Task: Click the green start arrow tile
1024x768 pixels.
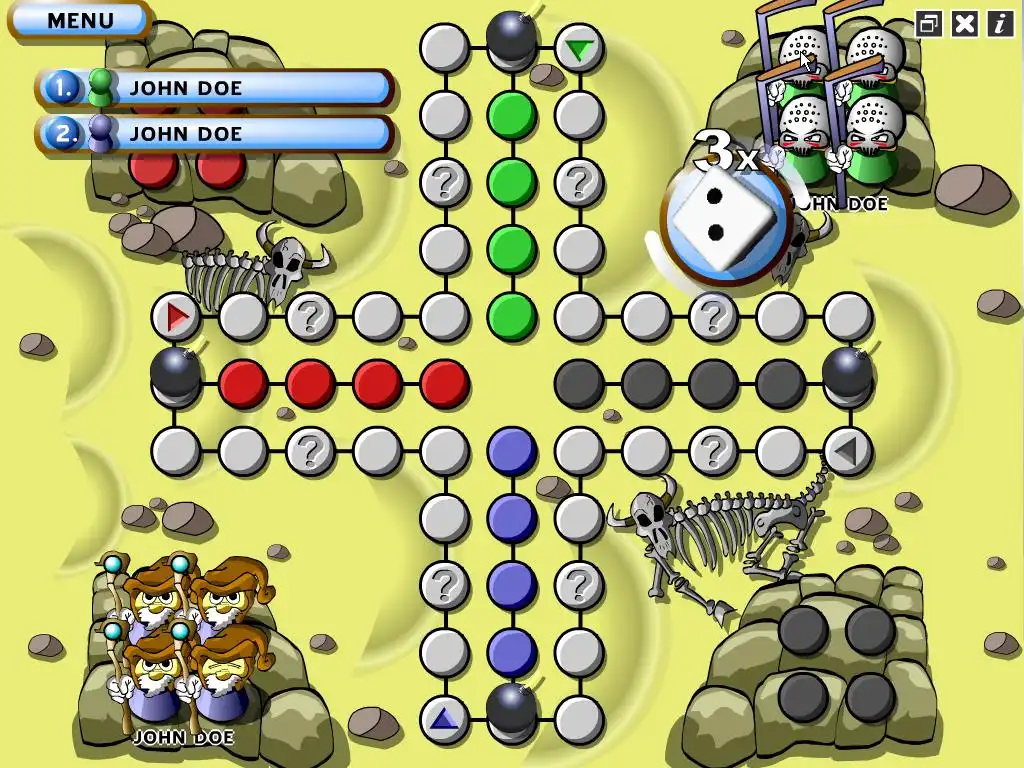Action: [578, 48]
